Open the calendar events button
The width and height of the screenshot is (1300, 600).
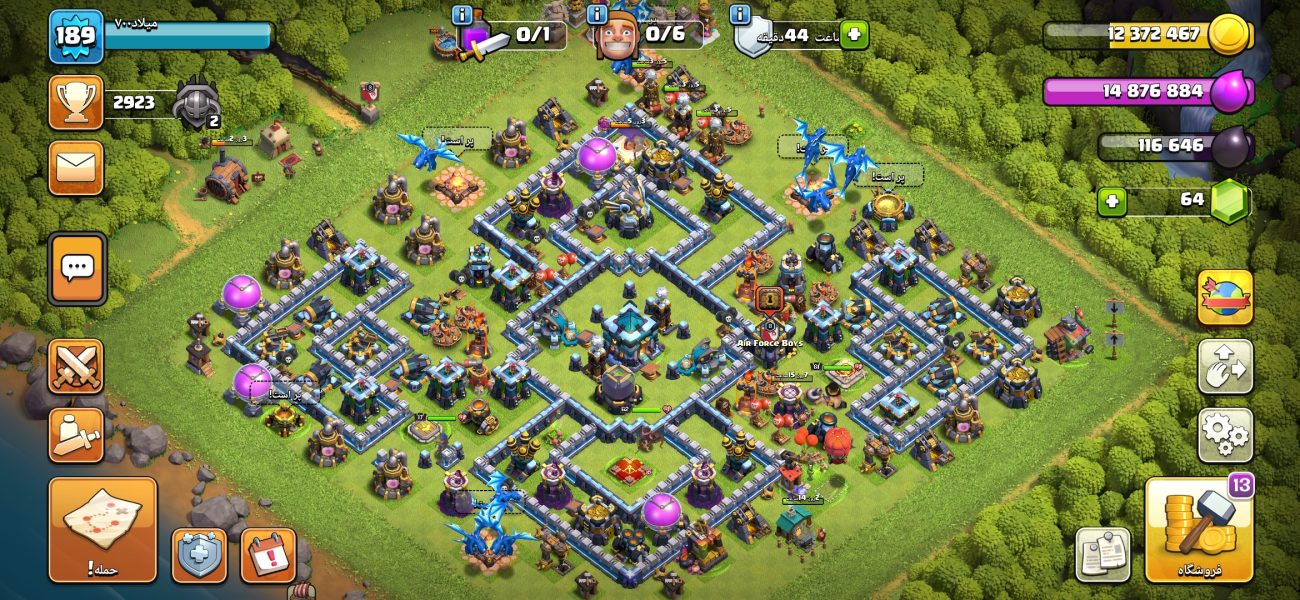click(268, 555)
